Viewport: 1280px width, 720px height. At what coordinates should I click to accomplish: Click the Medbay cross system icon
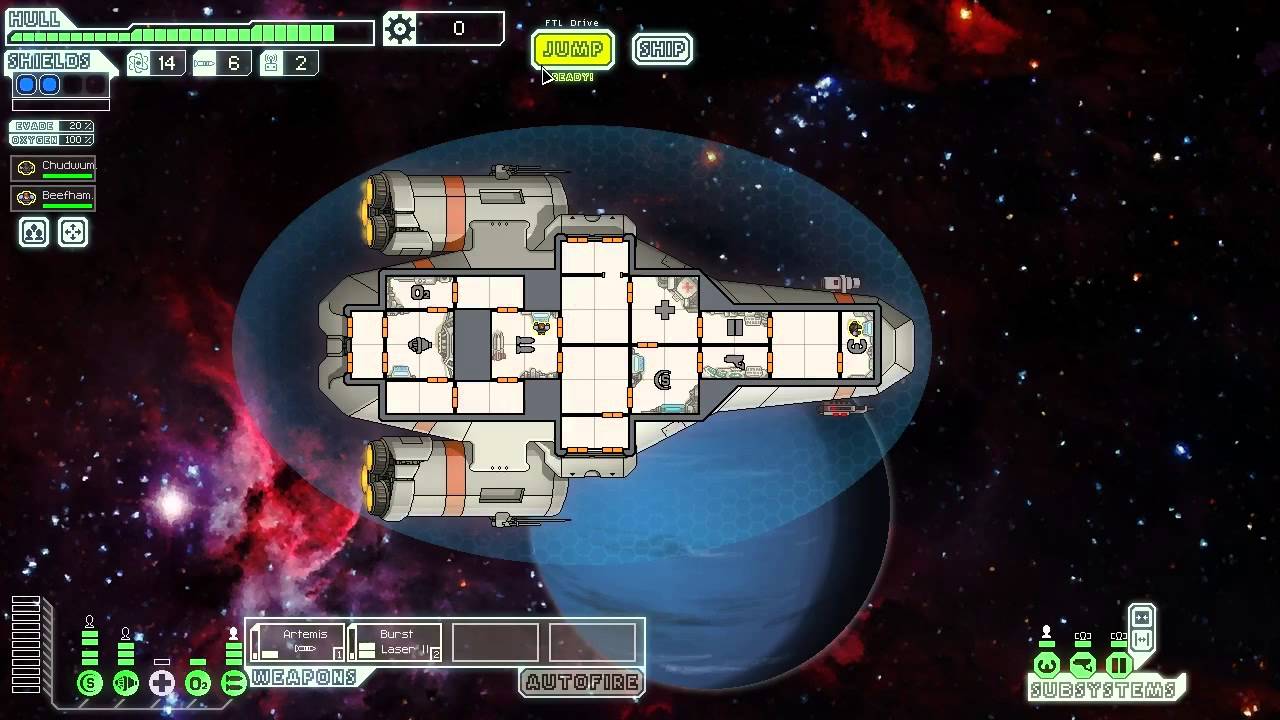(160, 683)
